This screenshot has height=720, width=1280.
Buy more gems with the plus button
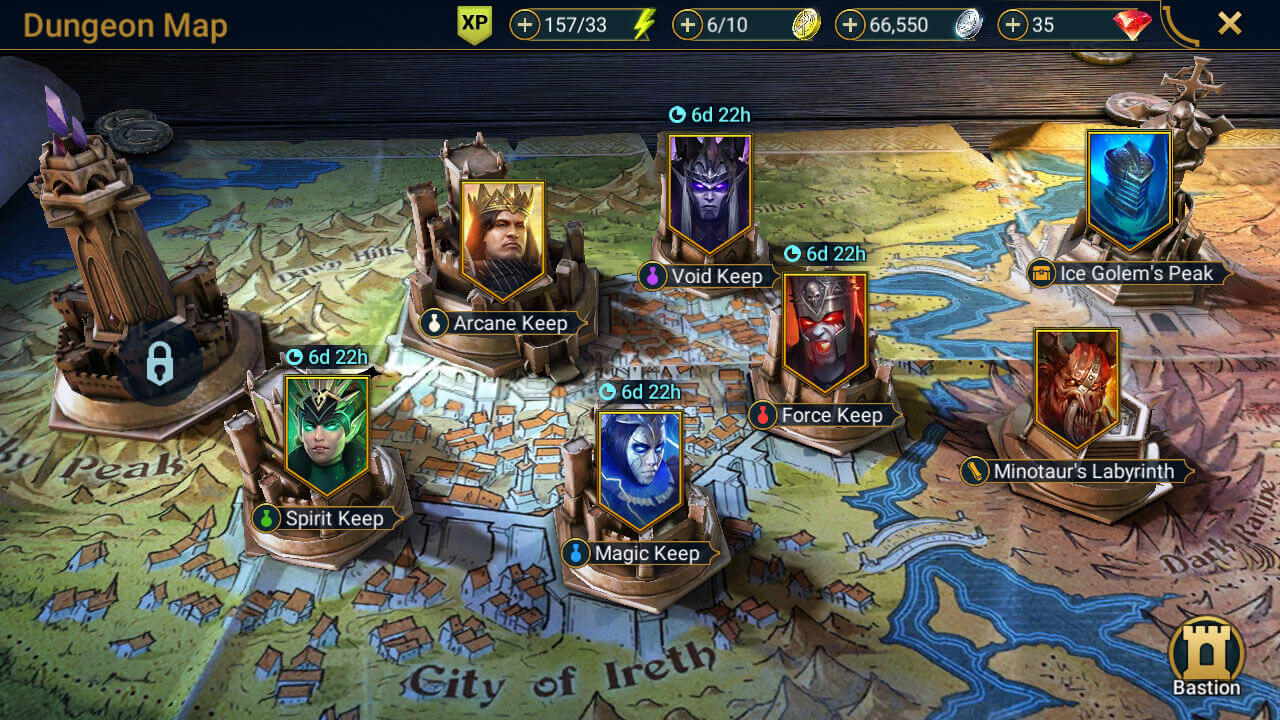tap(1013, 25)
